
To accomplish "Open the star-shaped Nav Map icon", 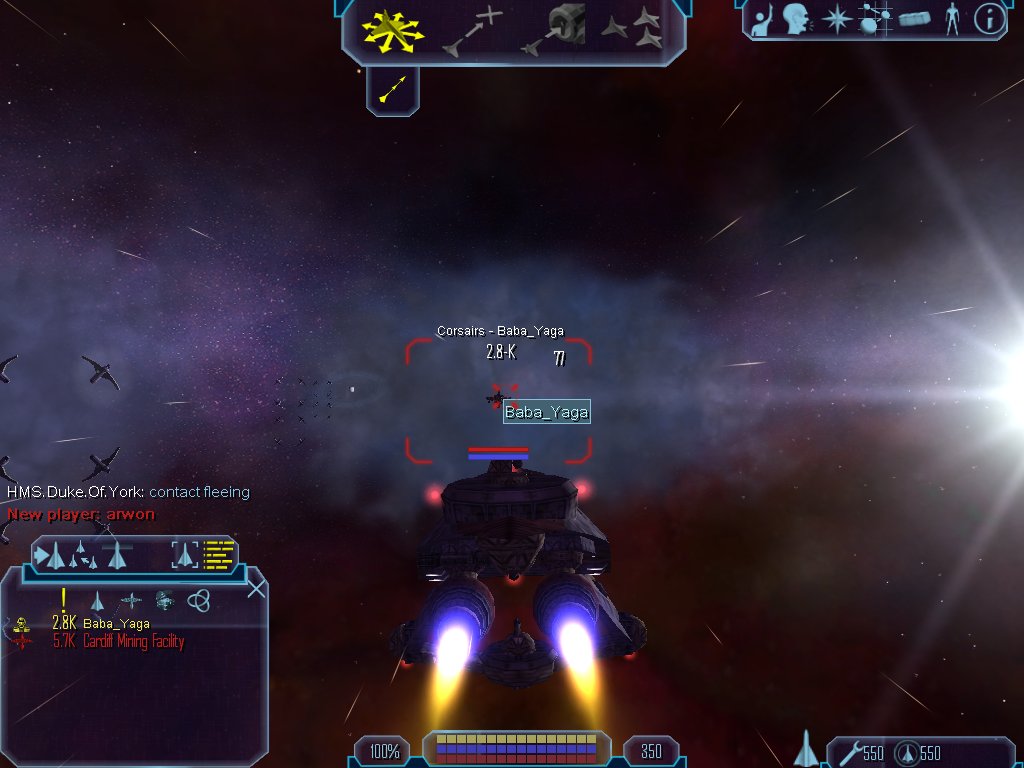I will coord(836,19).
